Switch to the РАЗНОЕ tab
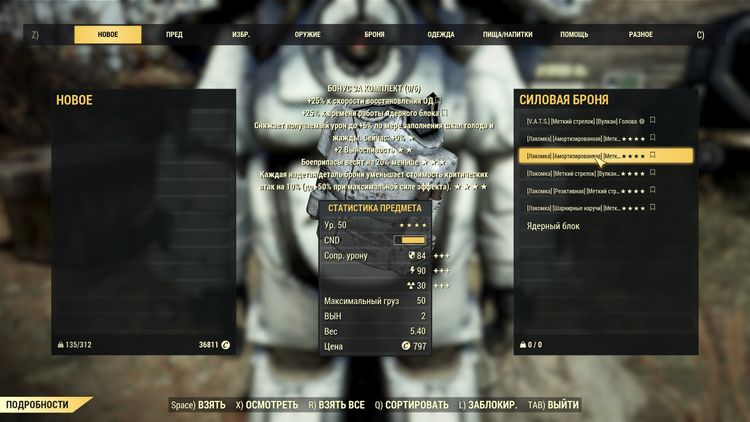This screenshot has height=422, width=750. click(x=641, y=34)
